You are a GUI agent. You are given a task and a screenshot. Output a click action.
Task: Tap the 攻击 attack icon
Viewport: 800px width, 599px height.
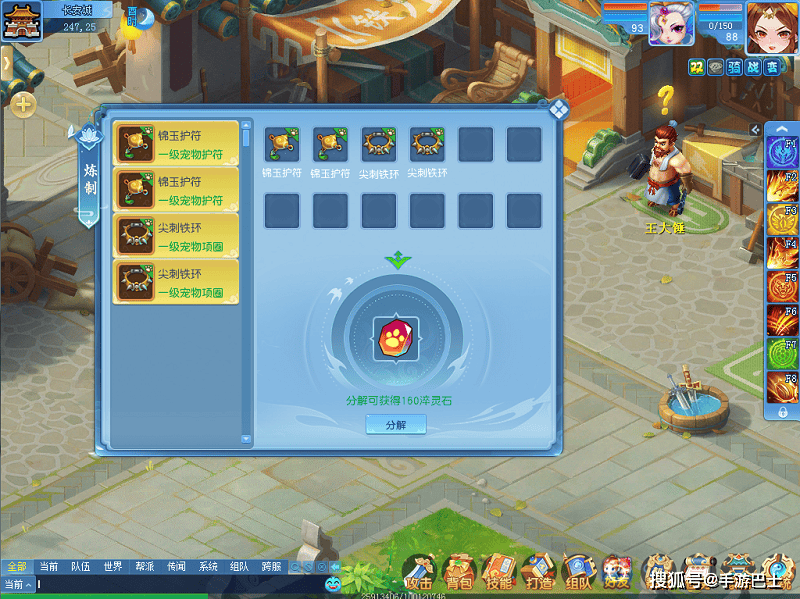[x=420, y=573]
